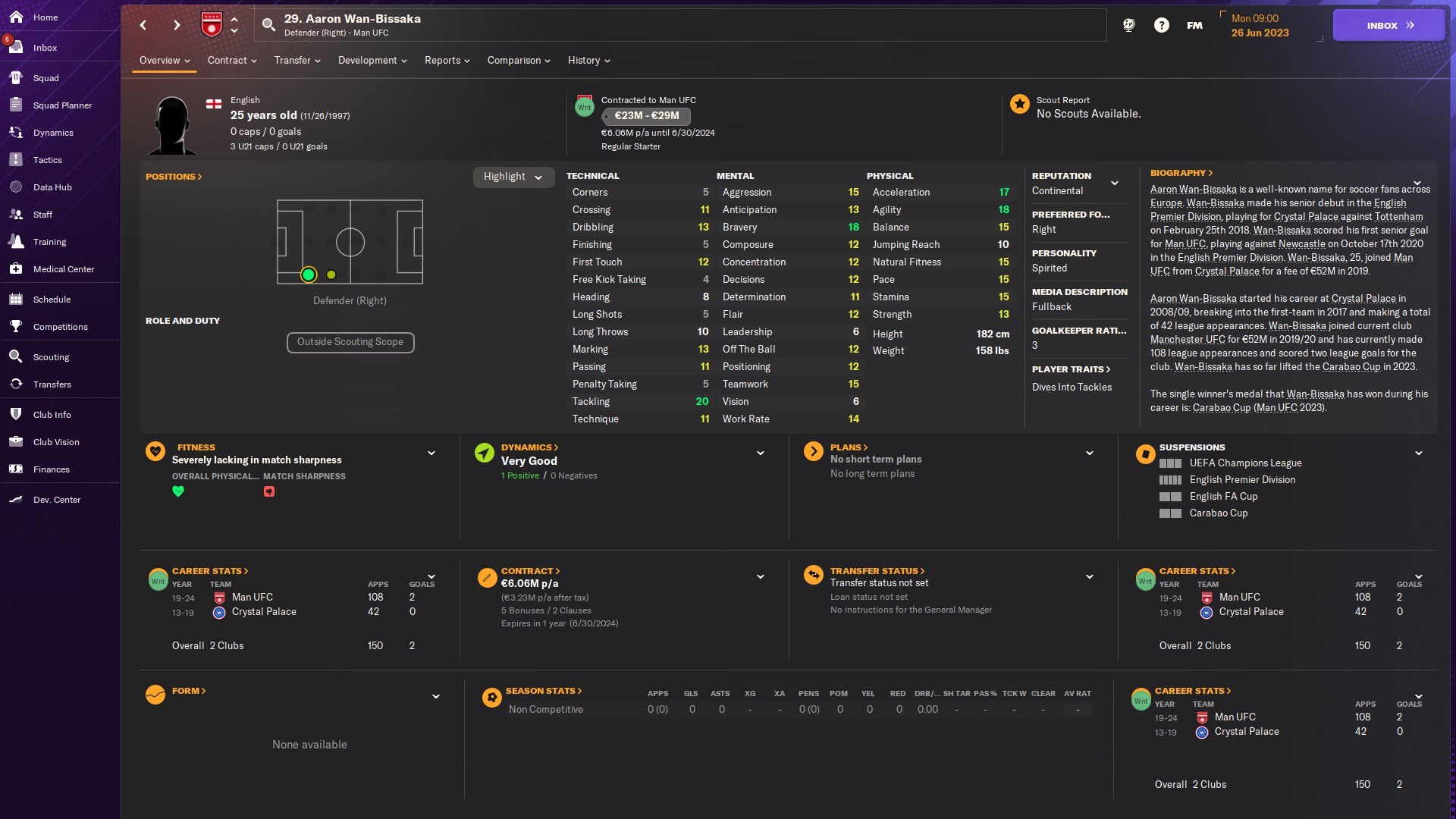Open the Tactics screen from sidebar
The height and width of the screenshot is (819, 1456).
[x=47, y=159]
